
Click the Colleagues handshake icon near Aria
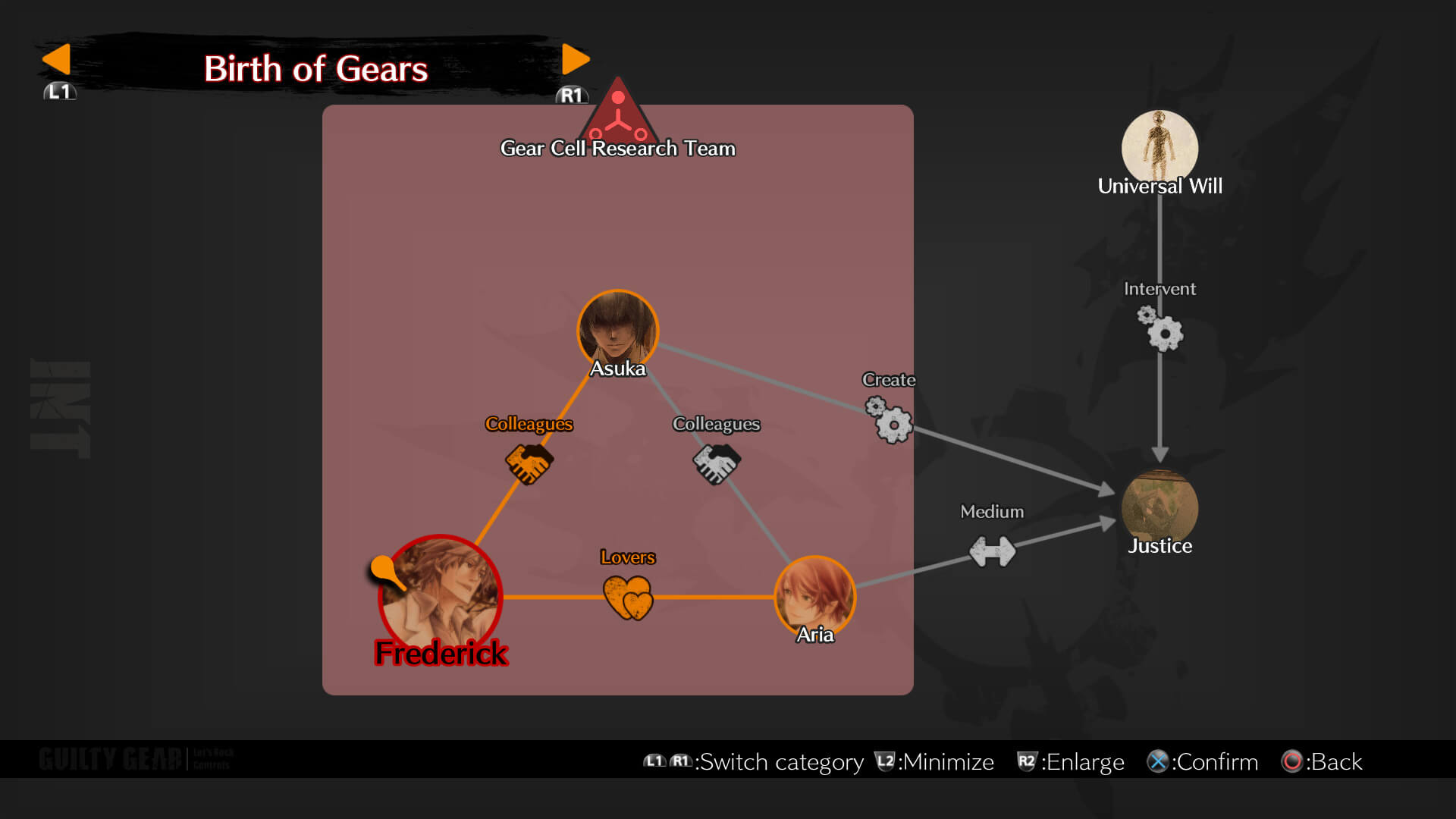click(x=715, y=464)
